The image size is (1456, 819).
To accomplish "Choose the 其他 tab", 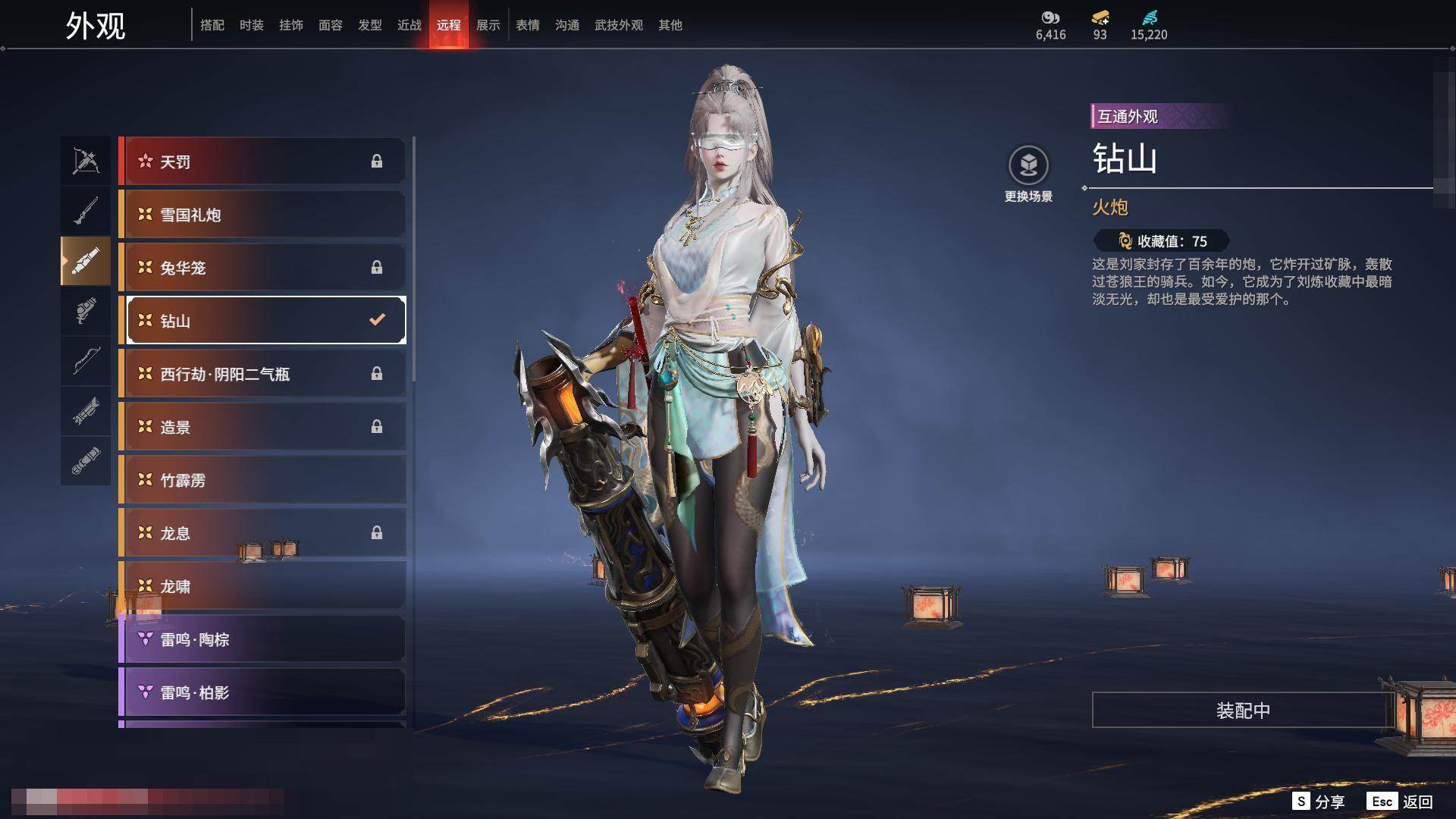I will point(670,25).
